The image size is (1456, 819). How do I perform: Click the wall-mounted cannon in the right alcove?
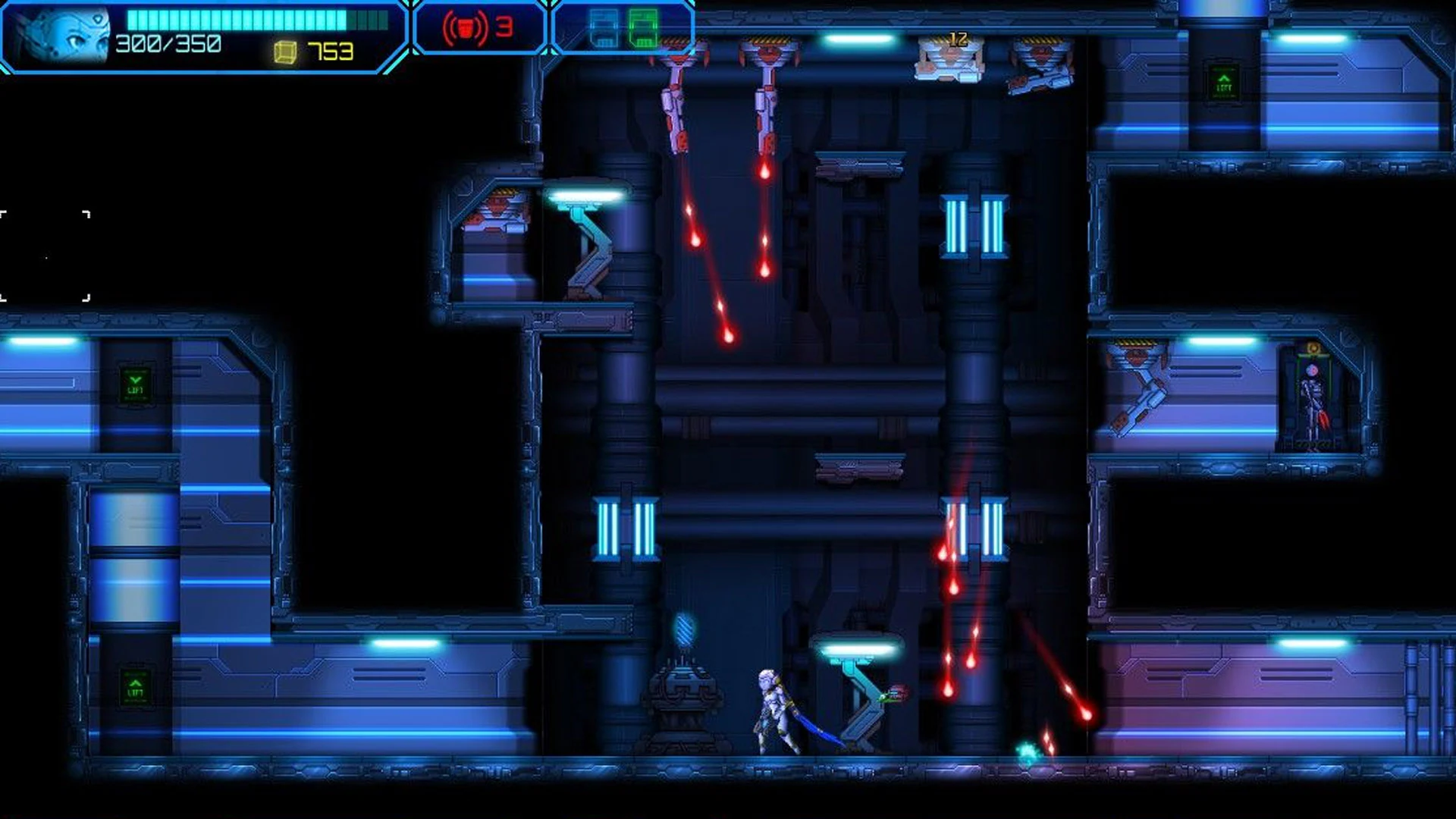click(1141, 387)
